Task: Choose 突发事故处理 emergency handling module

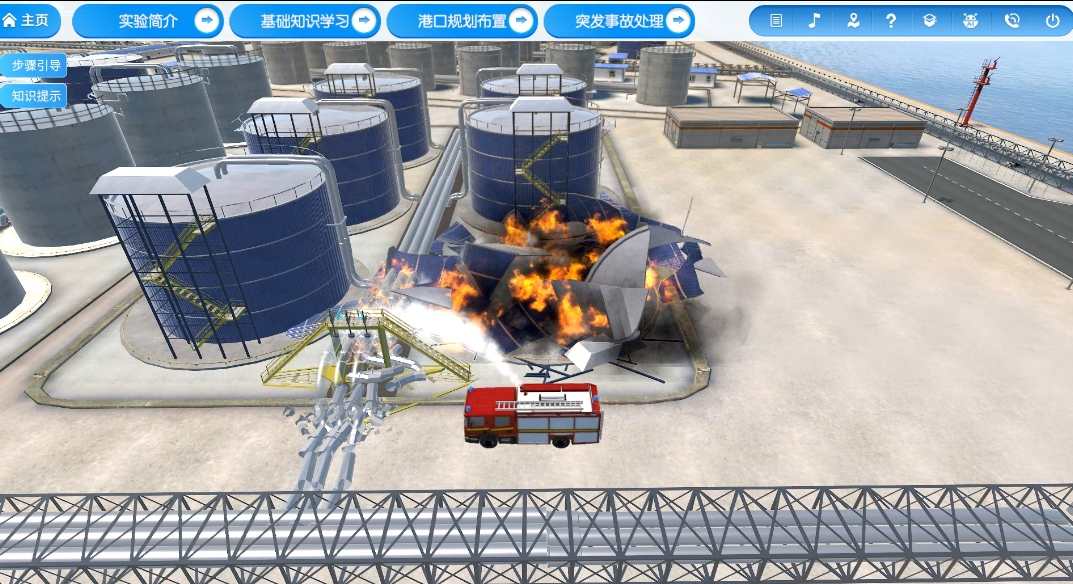Action: [619, 21]
